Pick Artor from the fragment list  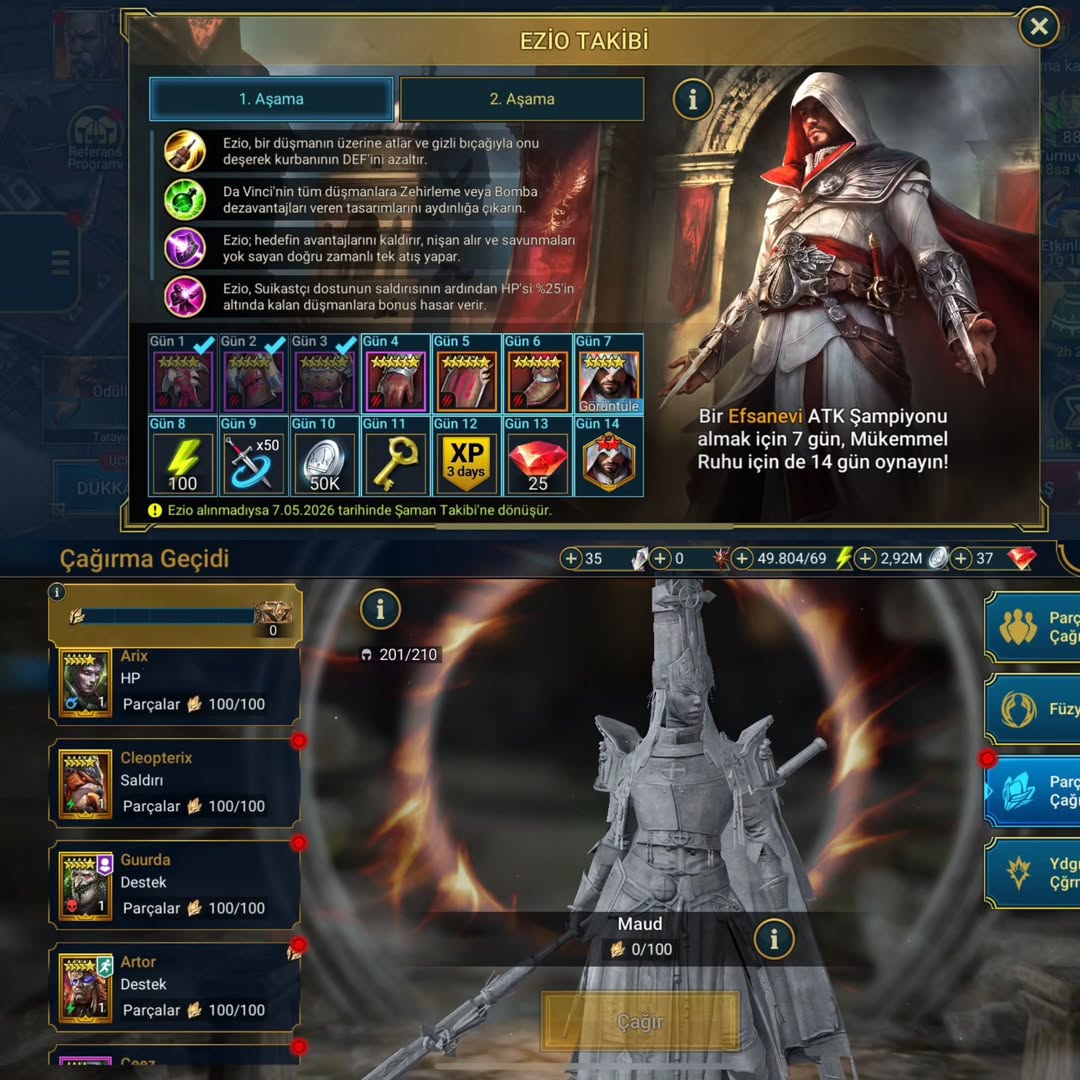coord(175,987)
